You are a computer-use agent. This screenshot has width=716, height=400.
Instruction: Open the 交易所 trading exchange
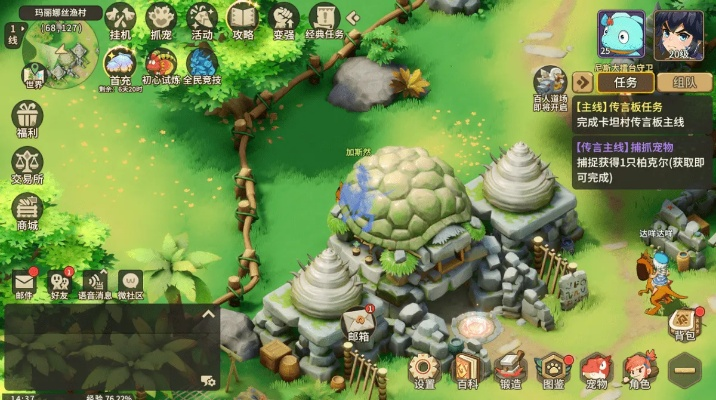click(27, 164)
